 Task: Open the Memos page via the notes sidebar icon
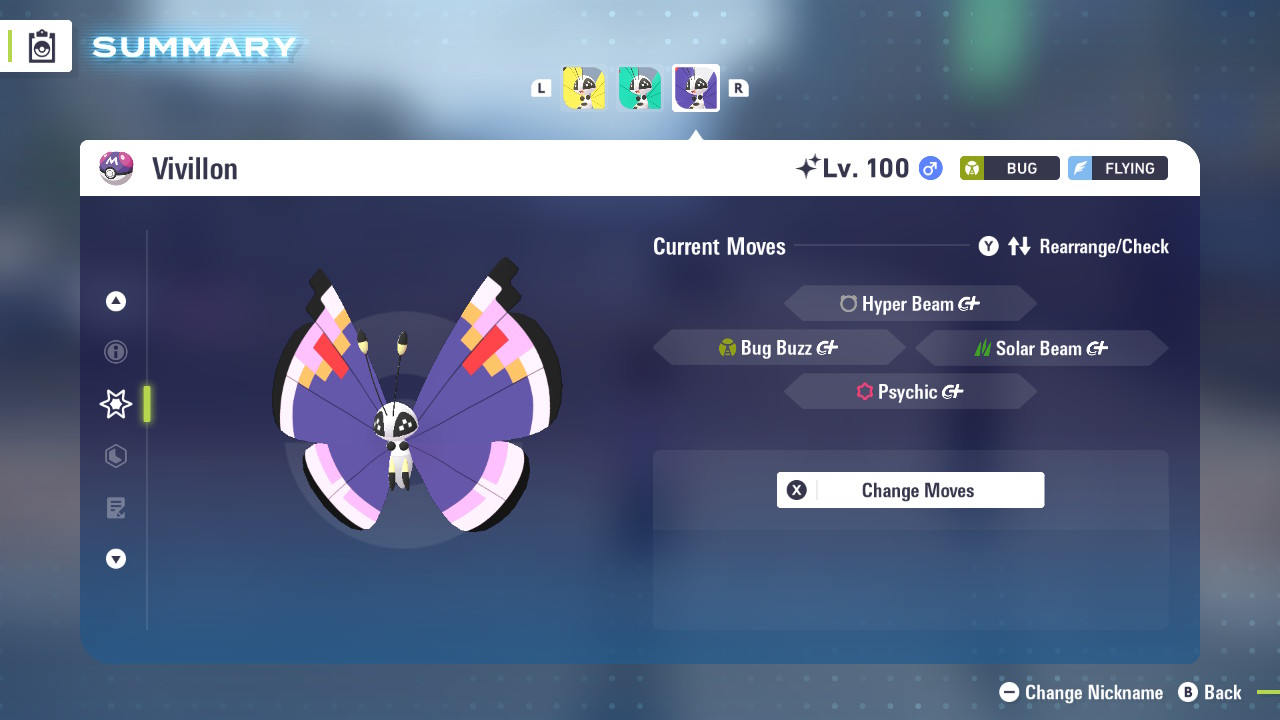(115, 507)
